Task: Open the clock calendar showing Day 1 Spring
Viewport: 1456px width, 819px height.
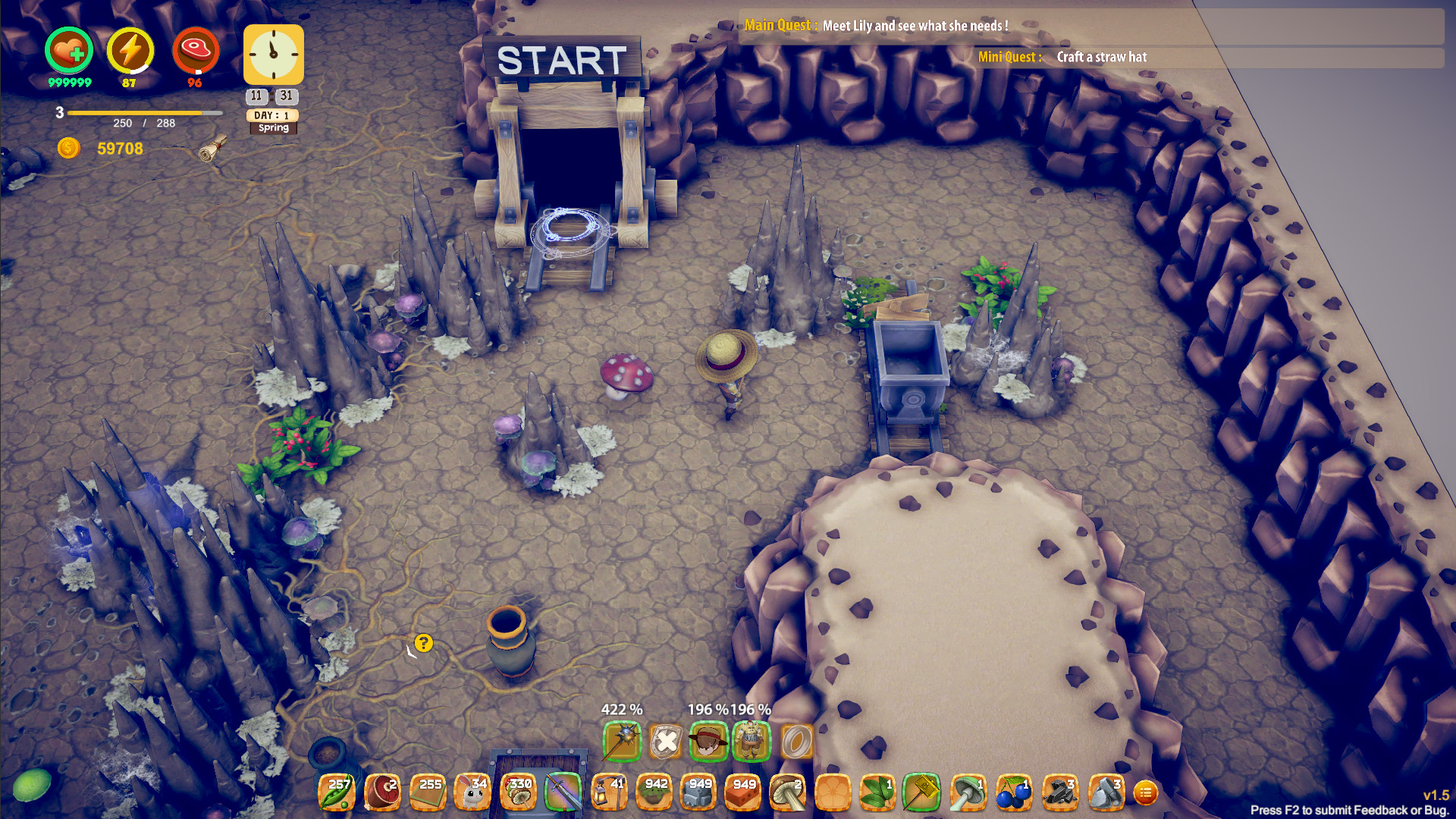Action: coord(271,55)
